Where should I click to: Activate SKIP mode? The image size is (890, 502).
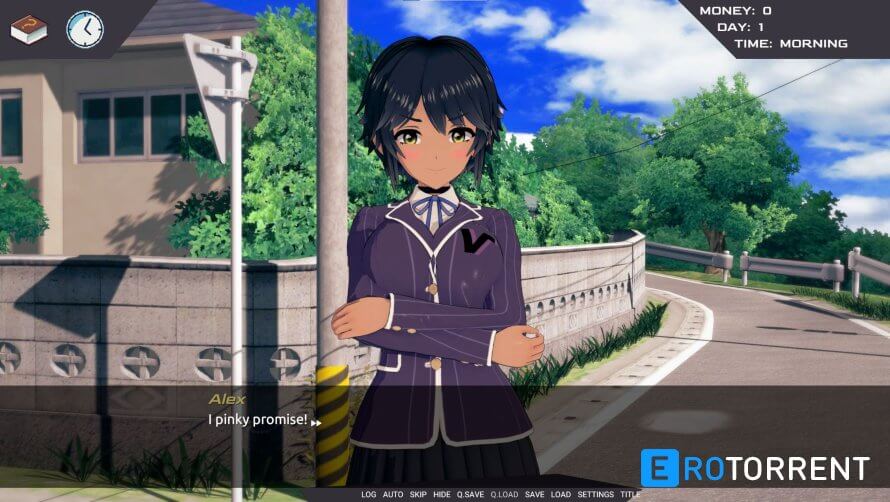tap(418, 495)
